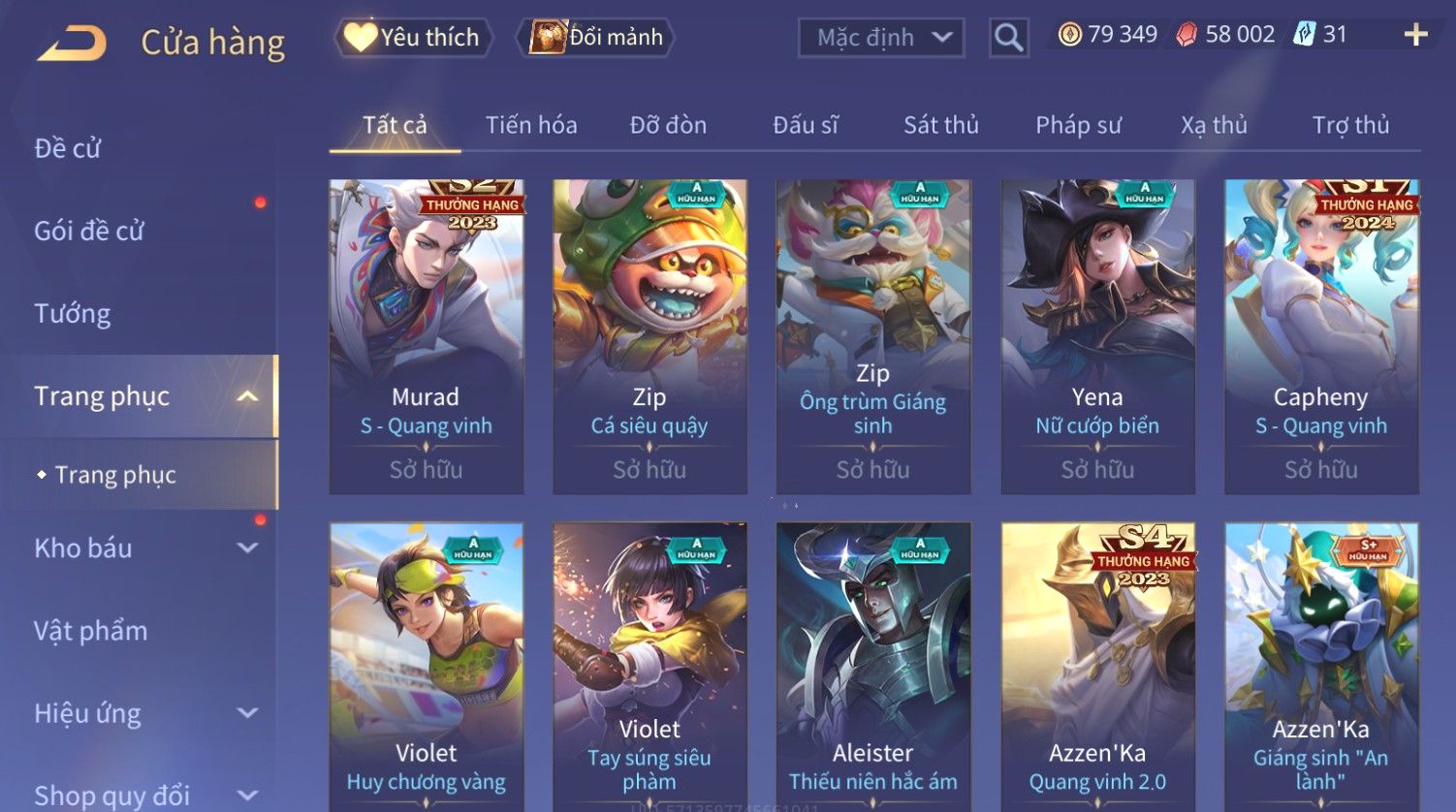Click the magnifying glass search button
The image size is (1456, 812).
tap(1008, 38)
